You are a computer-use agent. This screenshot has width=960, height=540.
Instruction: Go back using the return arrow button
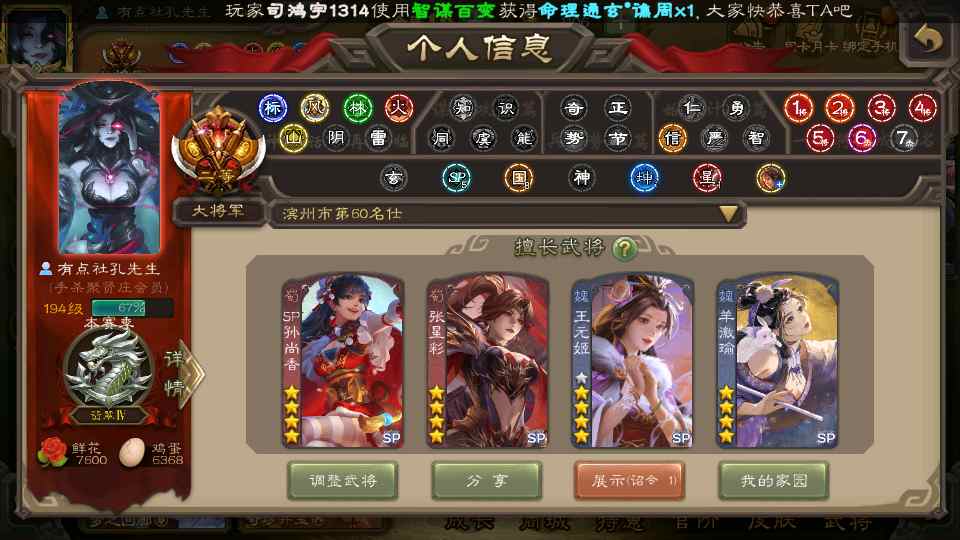[928, 38]
